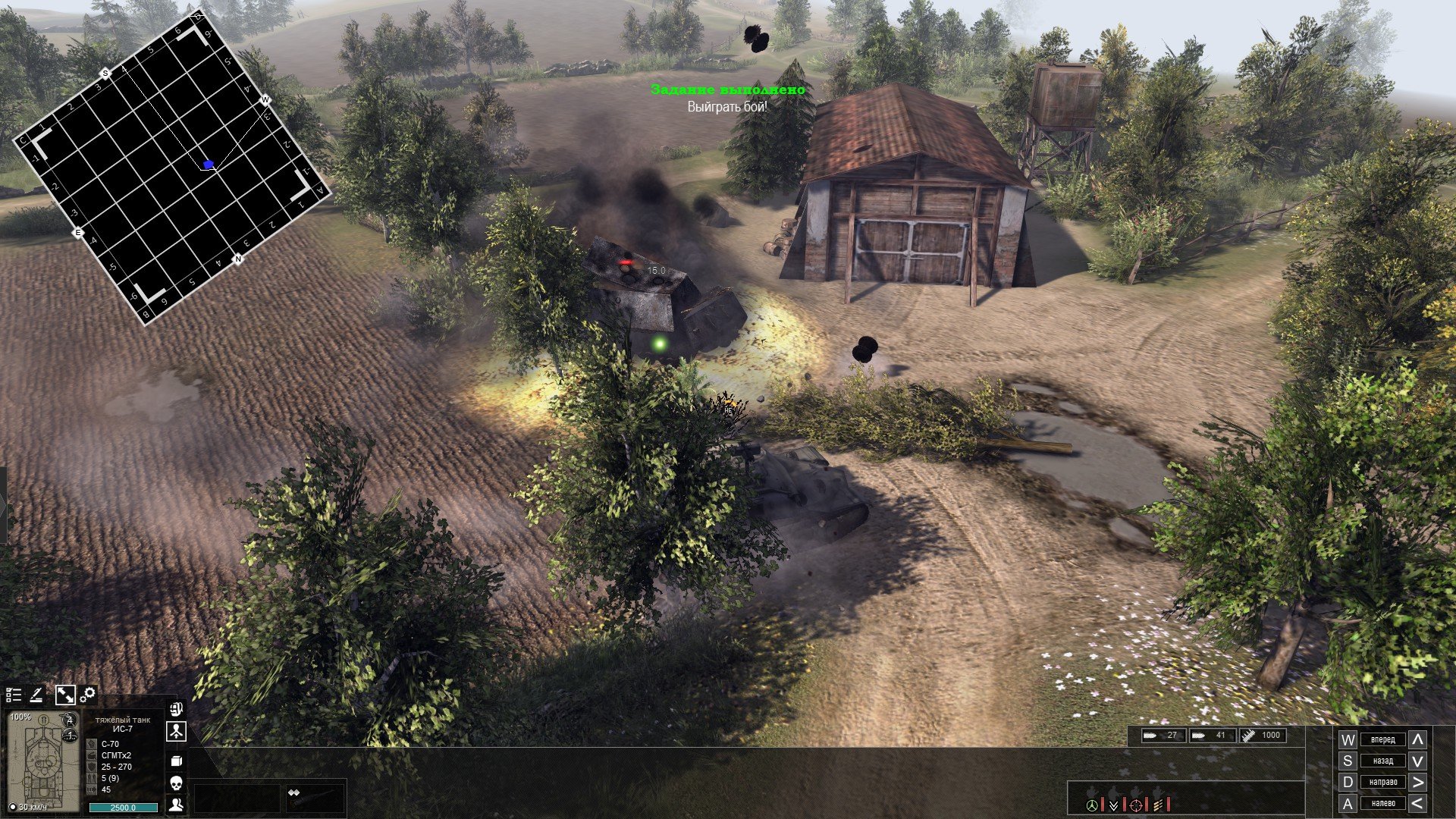Choose the shell type with 27 rounds
This screenshot has height=819, width=1456.
pyautogui.click(x=1163, y=735)
